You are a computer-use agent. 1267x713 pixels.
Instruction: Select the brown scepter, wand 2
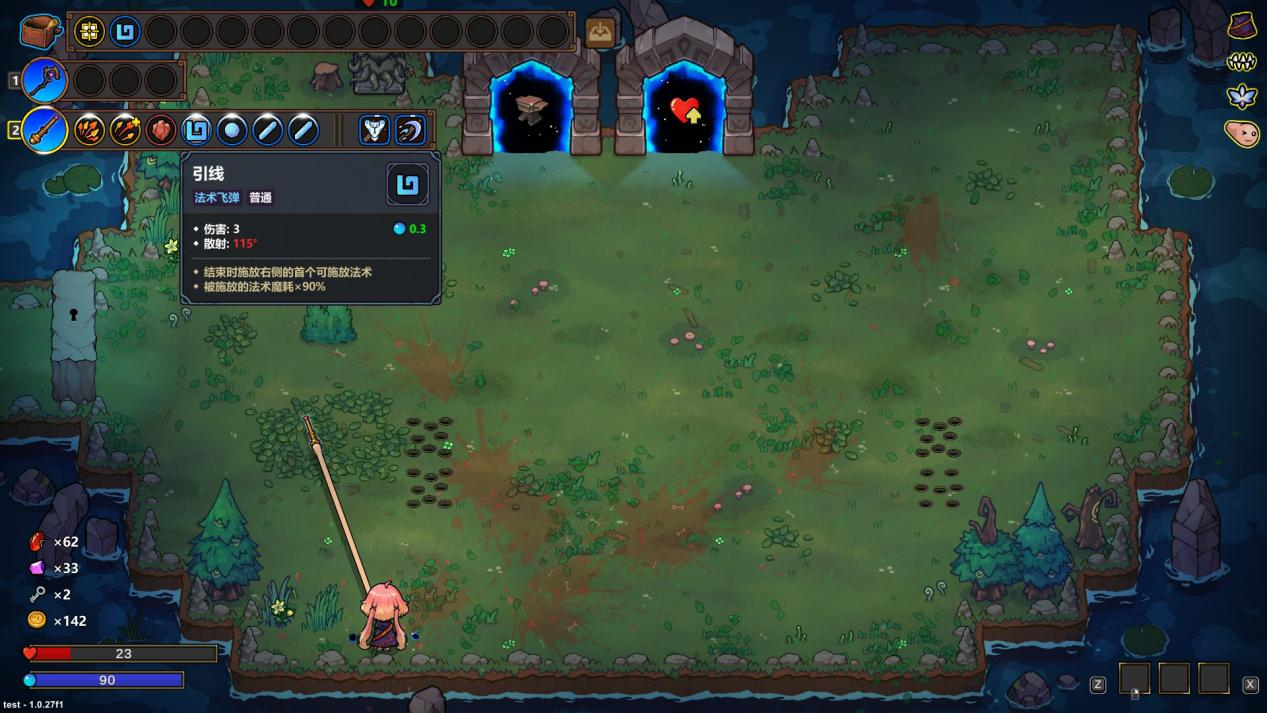[x=45, y=130]
